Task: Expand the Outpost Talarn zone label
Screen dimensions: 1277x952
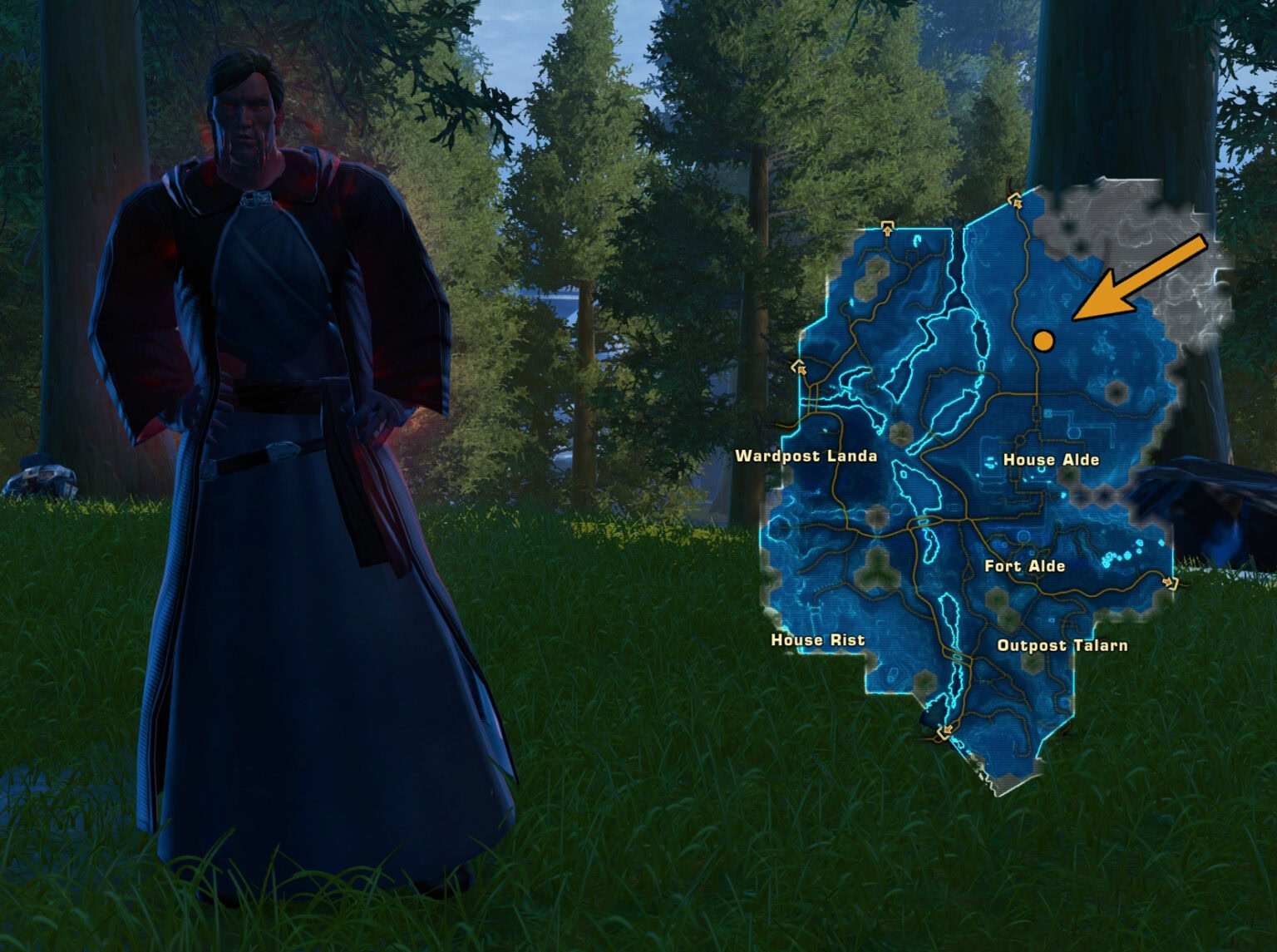Action: 1063,644
